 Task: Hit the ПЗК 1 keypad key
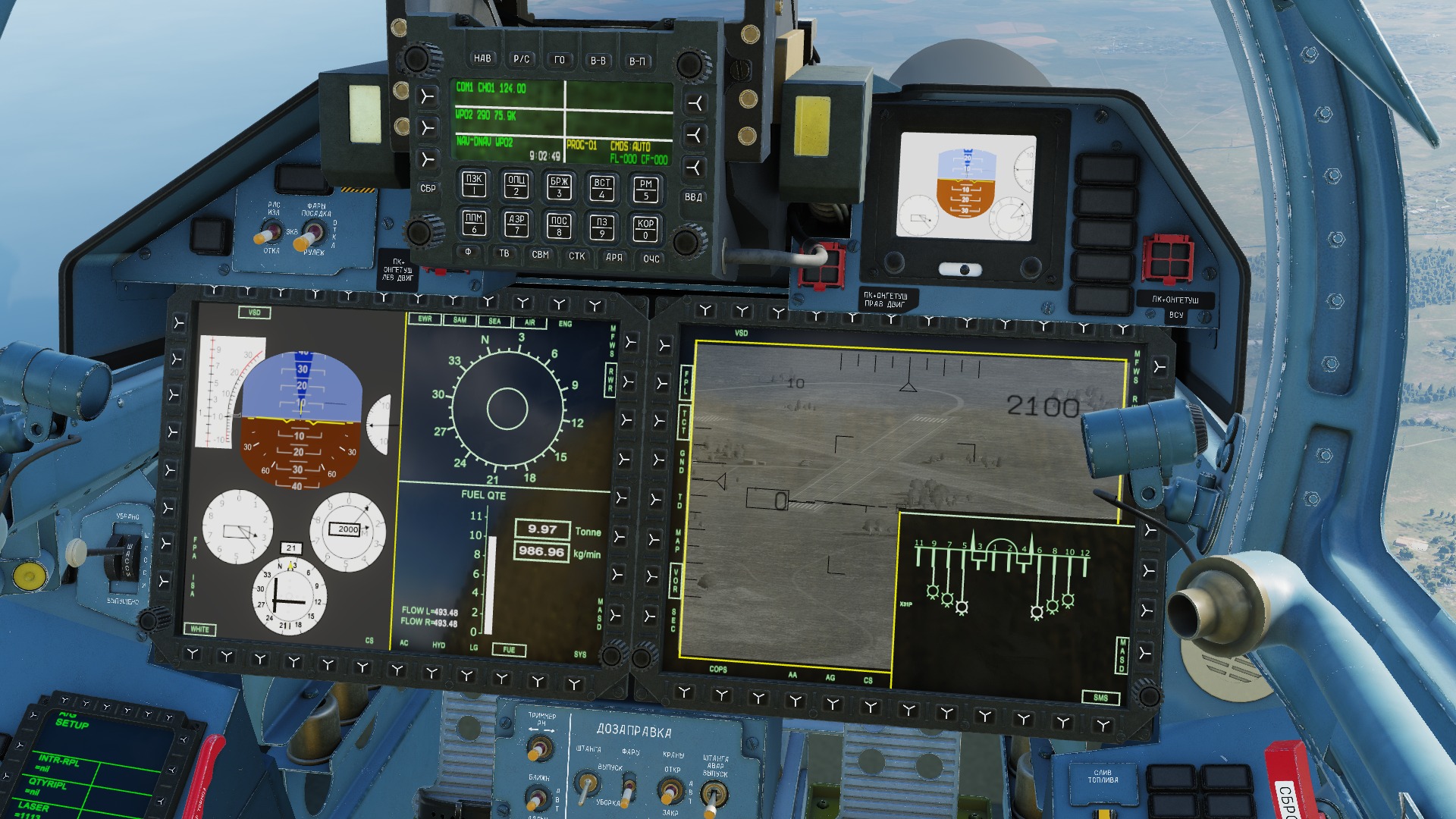tap(474, 184)
